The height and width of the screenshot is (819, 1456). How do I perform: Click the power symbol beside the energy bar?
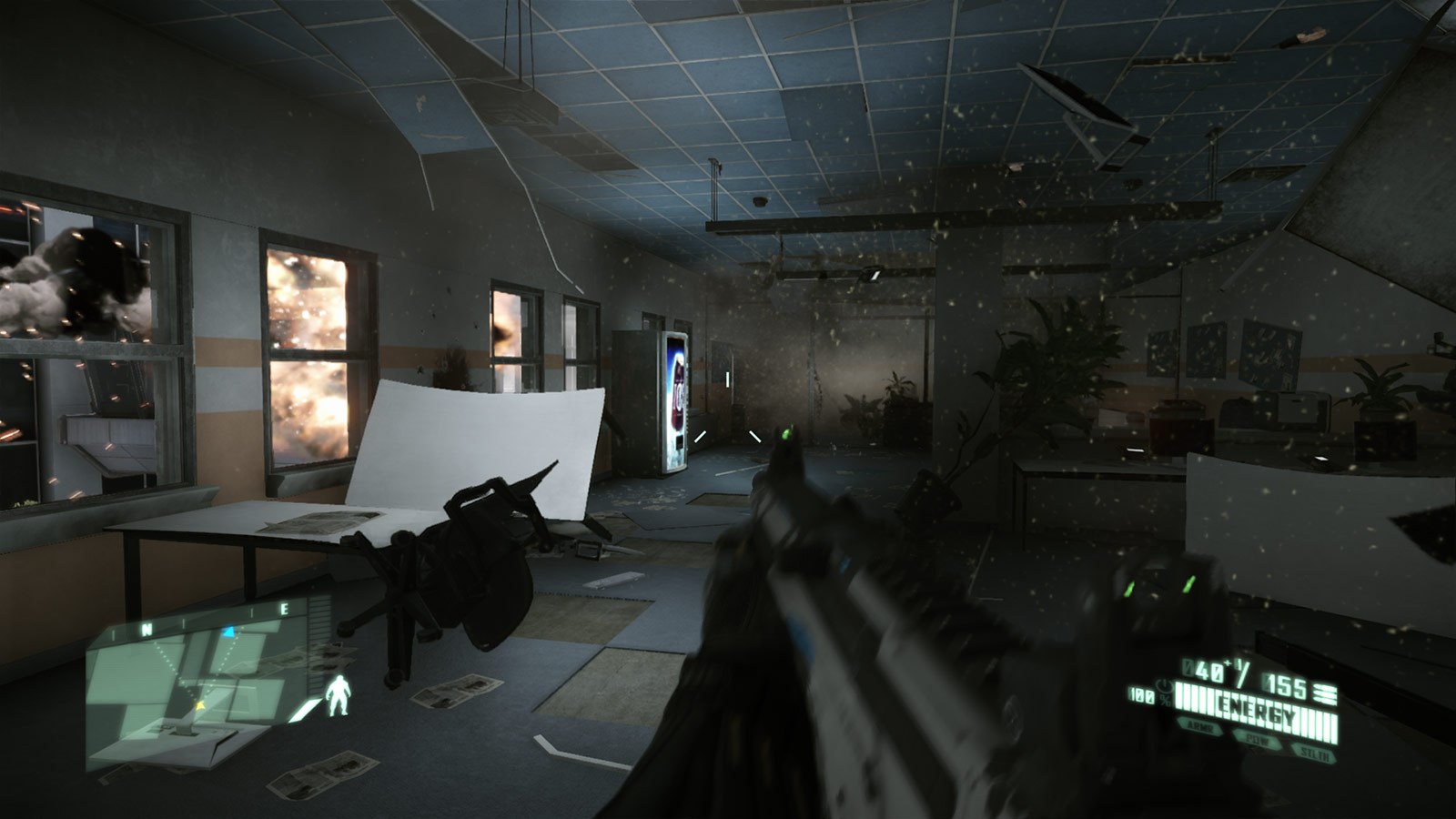tap(1165, 687)
